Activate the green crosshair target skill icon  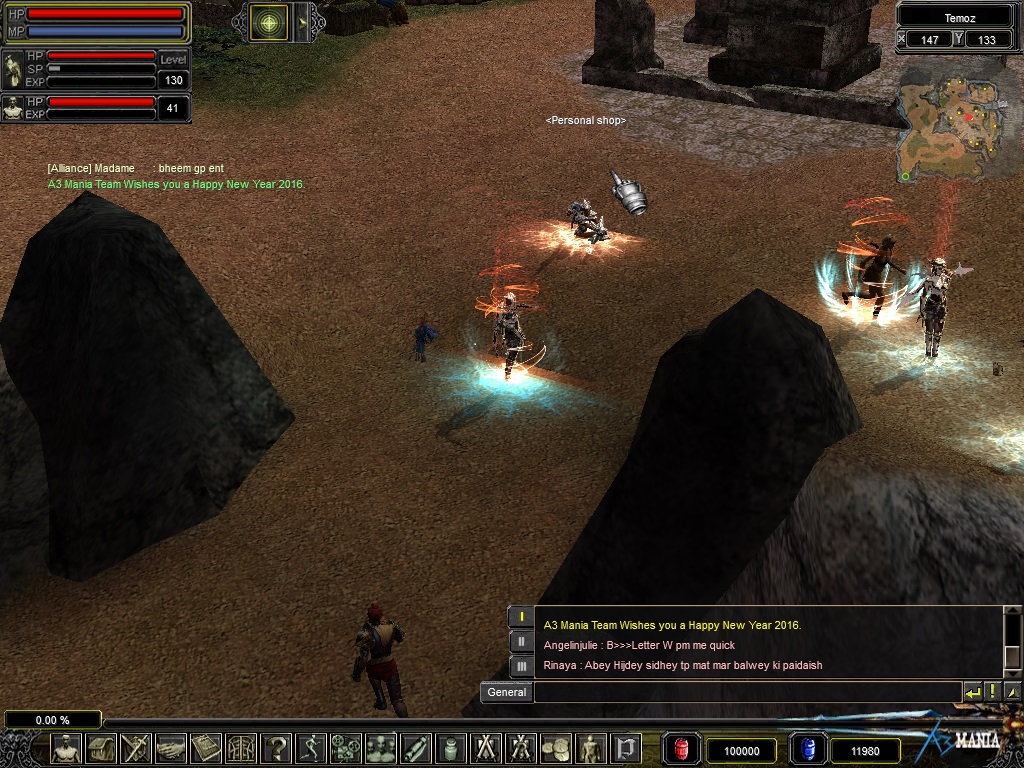pyautogui.click(x=268, y=22)
